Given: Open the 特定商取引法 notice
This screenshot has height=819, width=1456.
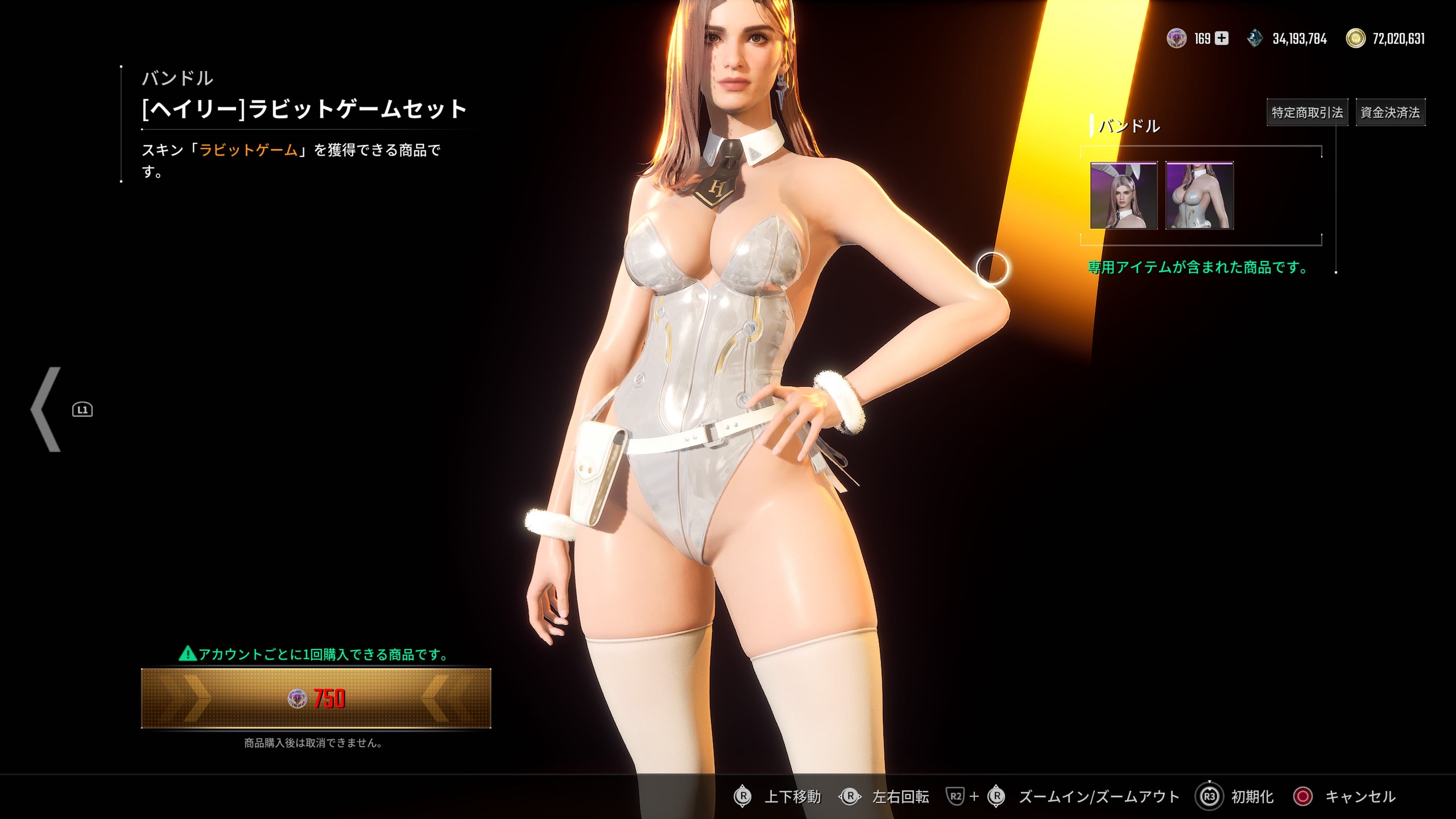Looking at the screenshot, I should tap(1307, 113).
